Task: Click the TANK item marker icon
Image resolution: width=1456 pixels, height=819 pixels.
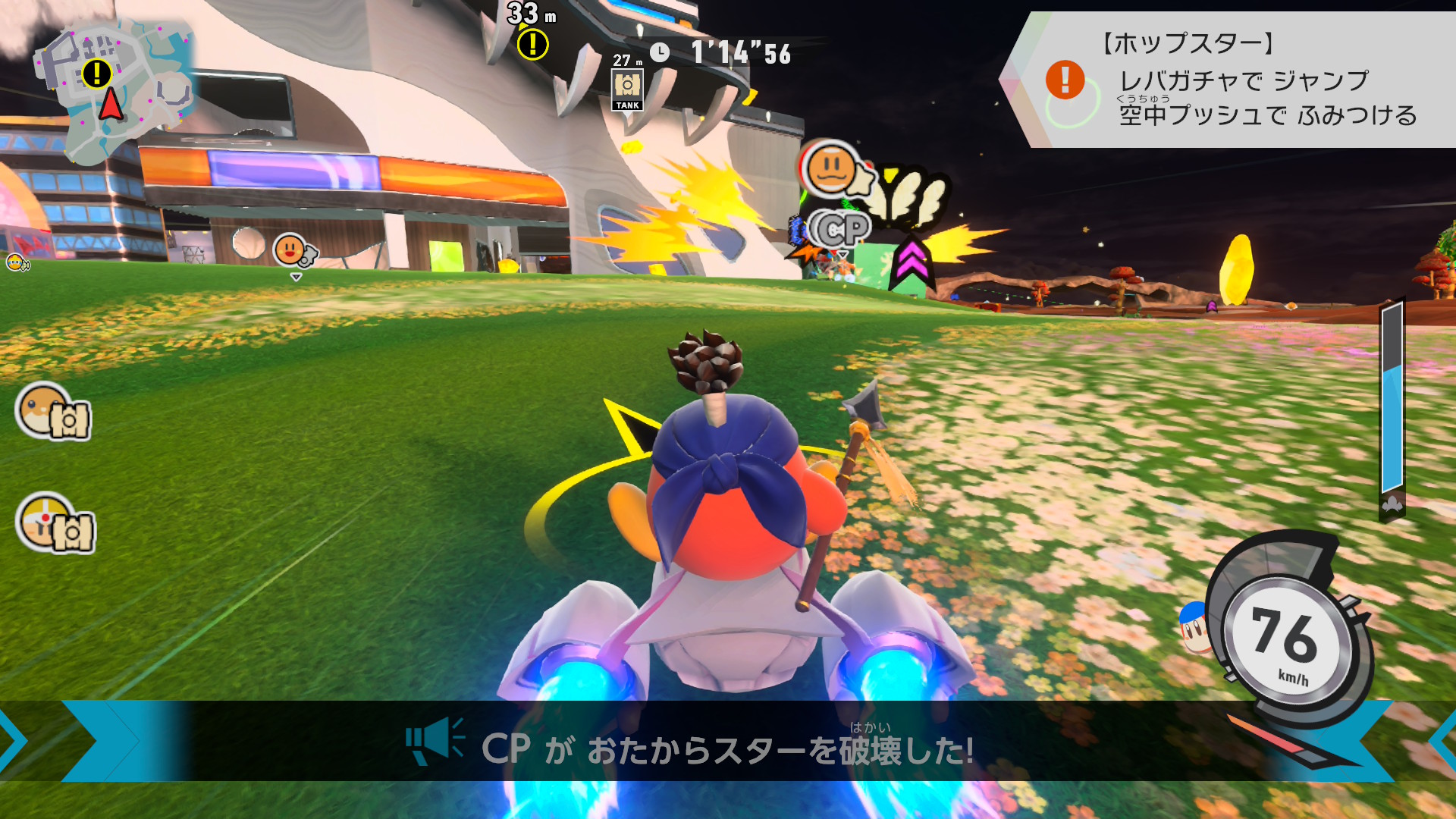Action: coord(627,89)
